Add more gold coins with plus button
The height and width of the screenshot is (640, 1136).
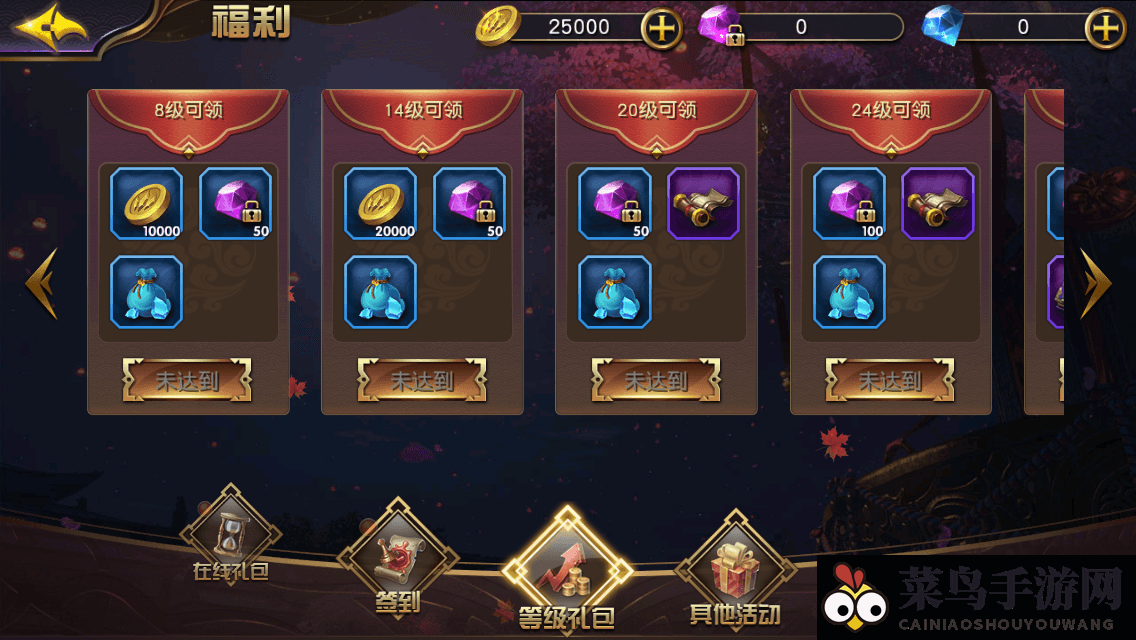tap(660, 28)
